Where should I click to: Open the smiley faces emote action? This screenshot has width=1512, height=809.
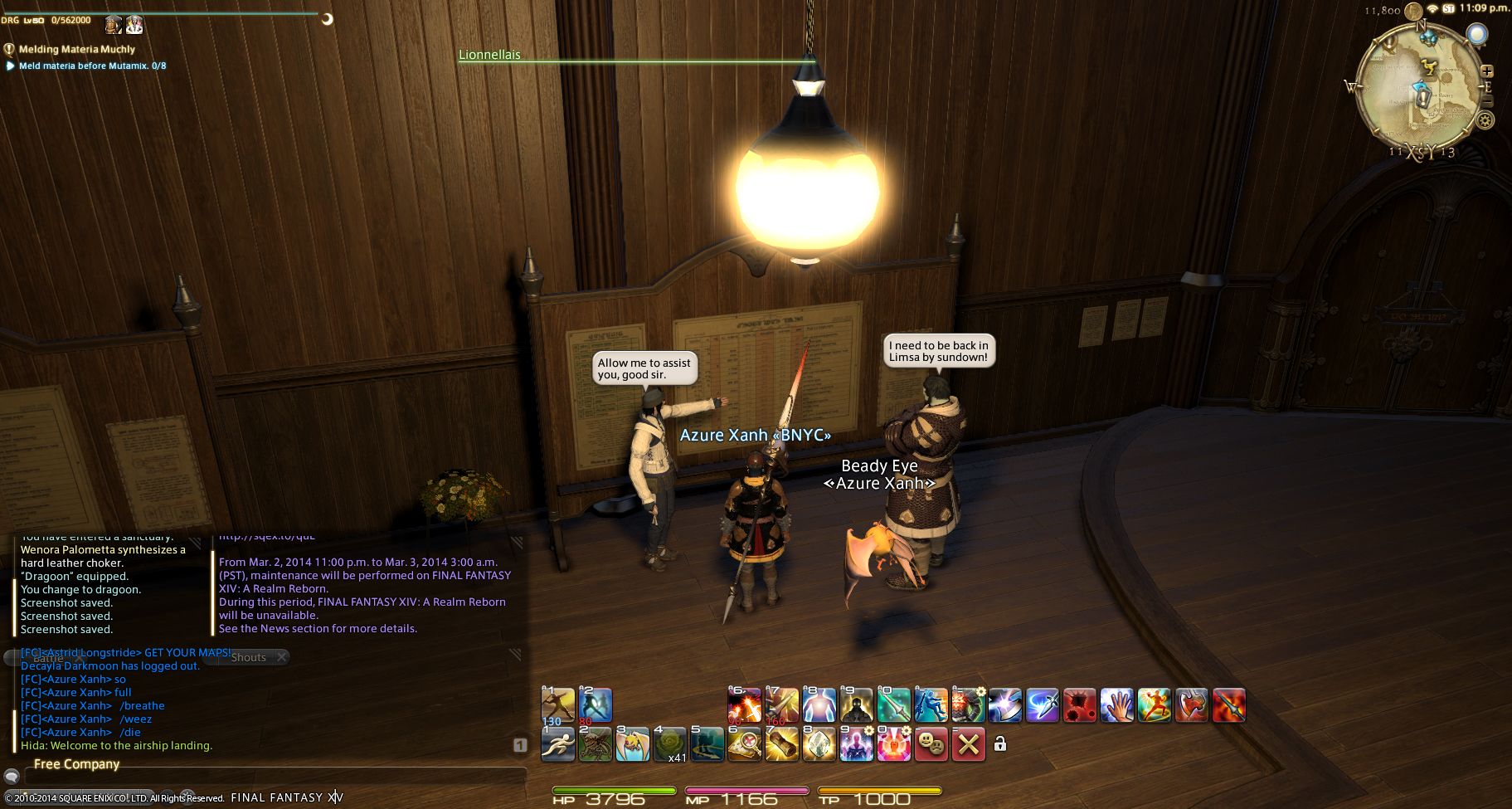[x=931, y=744]
